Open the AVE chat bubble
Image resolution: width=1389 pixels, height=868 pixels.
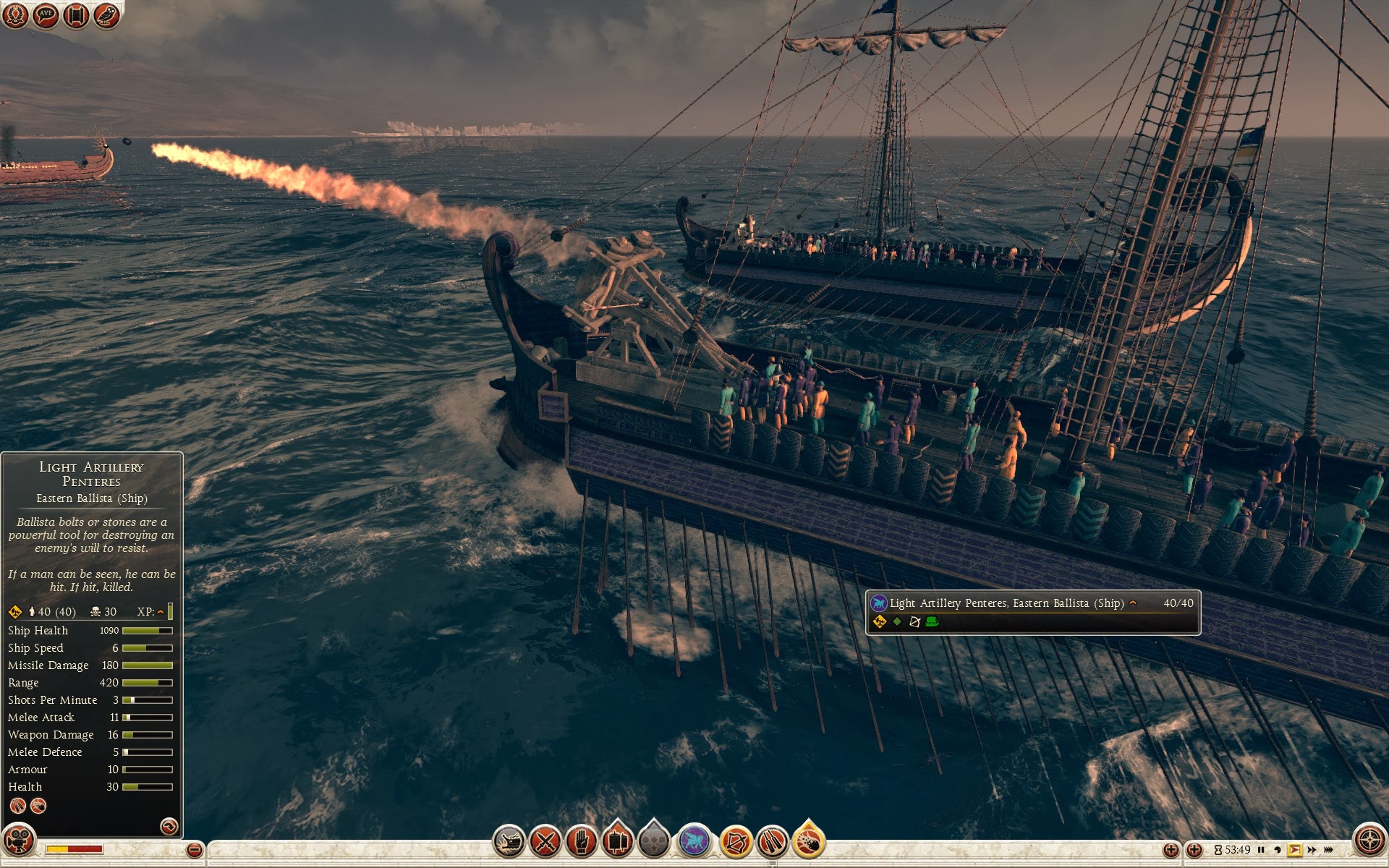[46, 14]
